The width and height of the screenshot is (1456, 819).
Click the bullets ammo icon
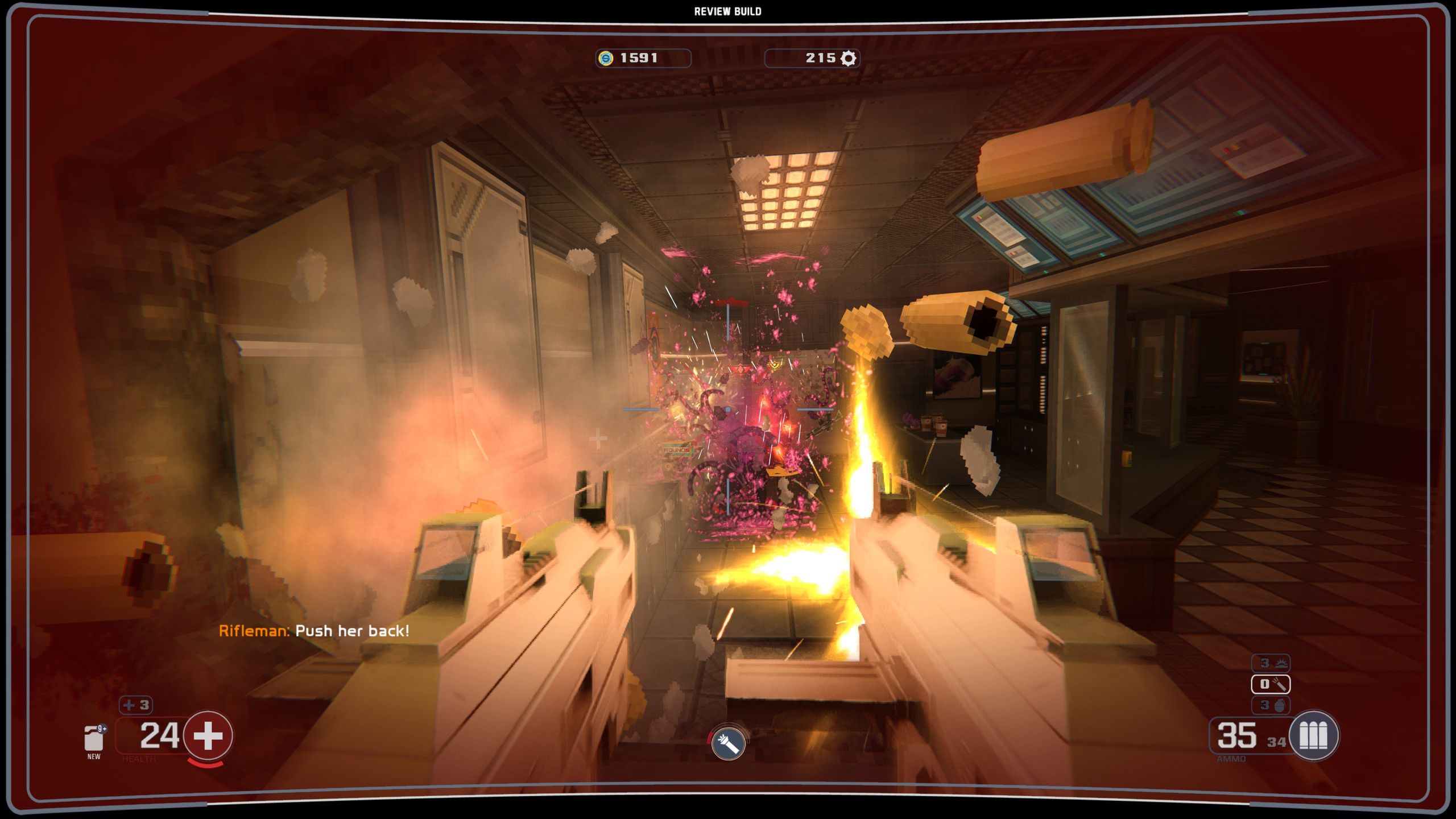coord(1313,736)
